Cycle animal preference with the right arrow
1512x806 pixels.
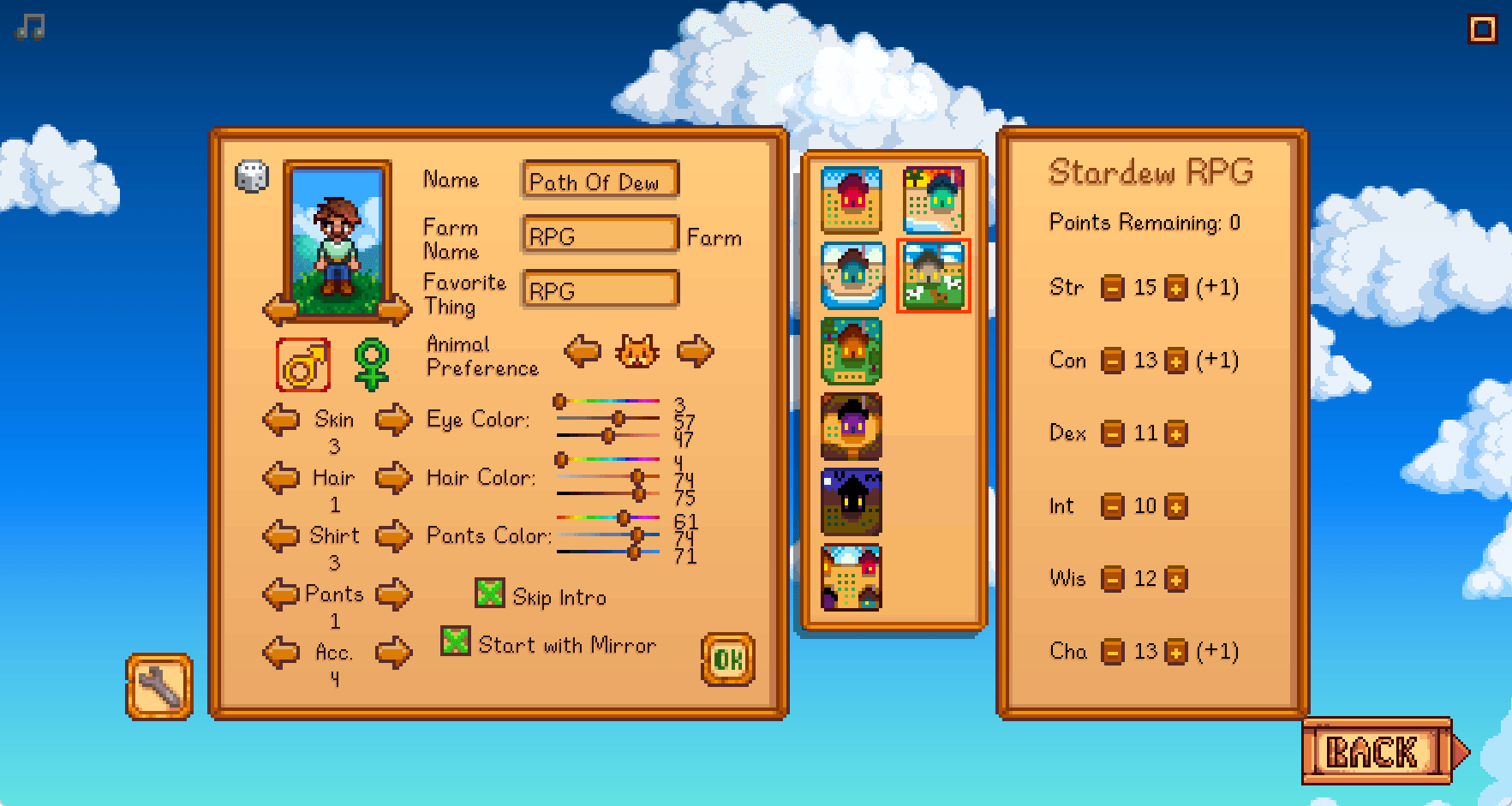click(694, 350)
